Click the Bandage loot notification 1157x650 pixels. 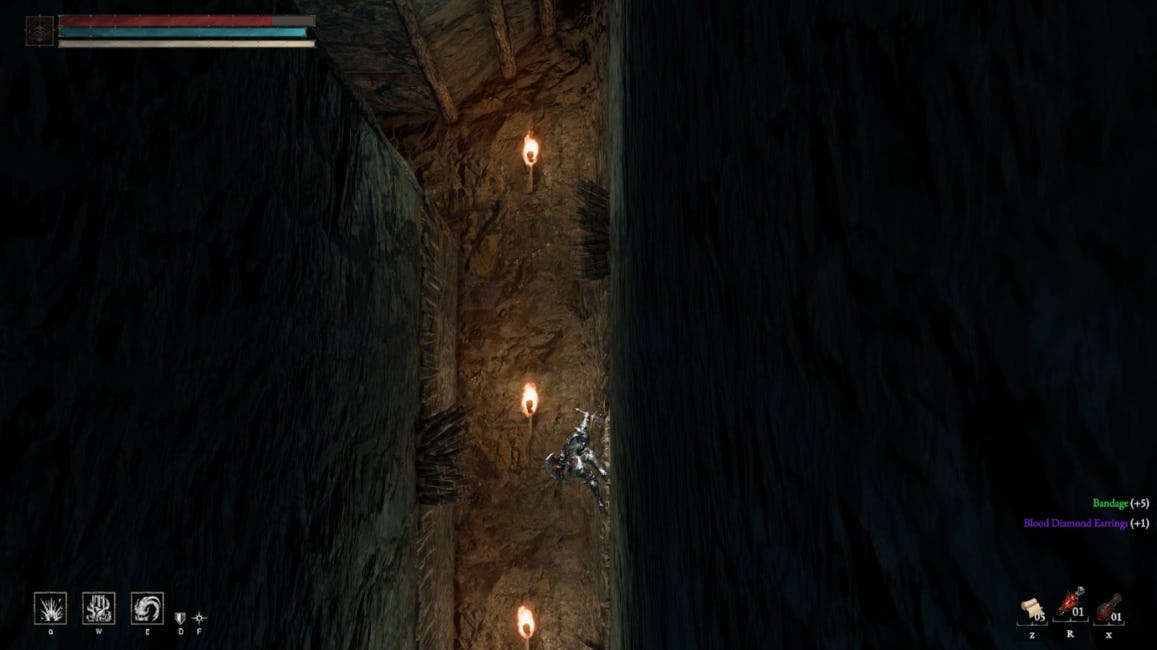point(1120,503)
